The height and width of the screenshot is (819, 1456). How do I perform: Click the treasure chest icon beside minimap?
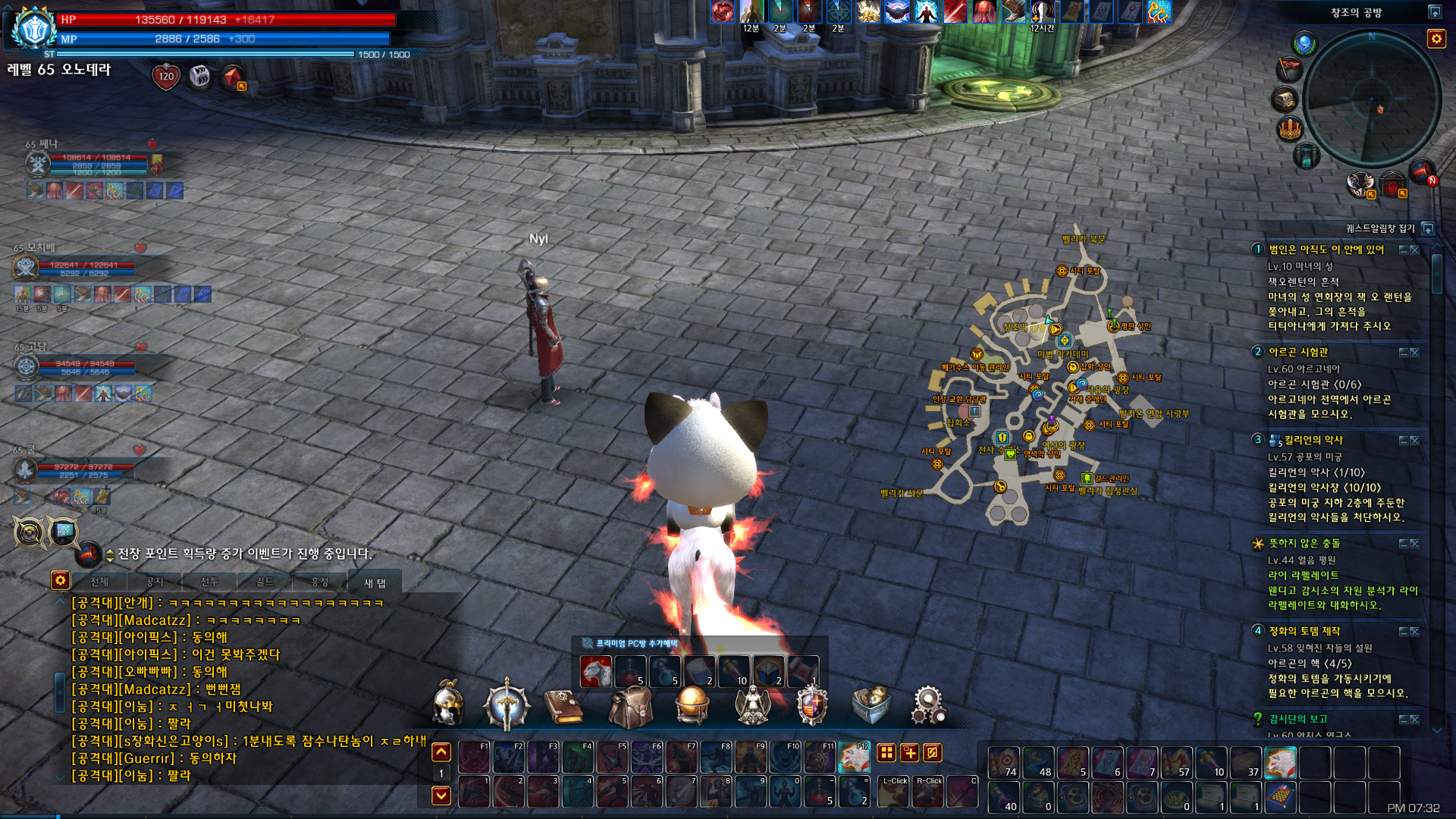(1285, 99)
